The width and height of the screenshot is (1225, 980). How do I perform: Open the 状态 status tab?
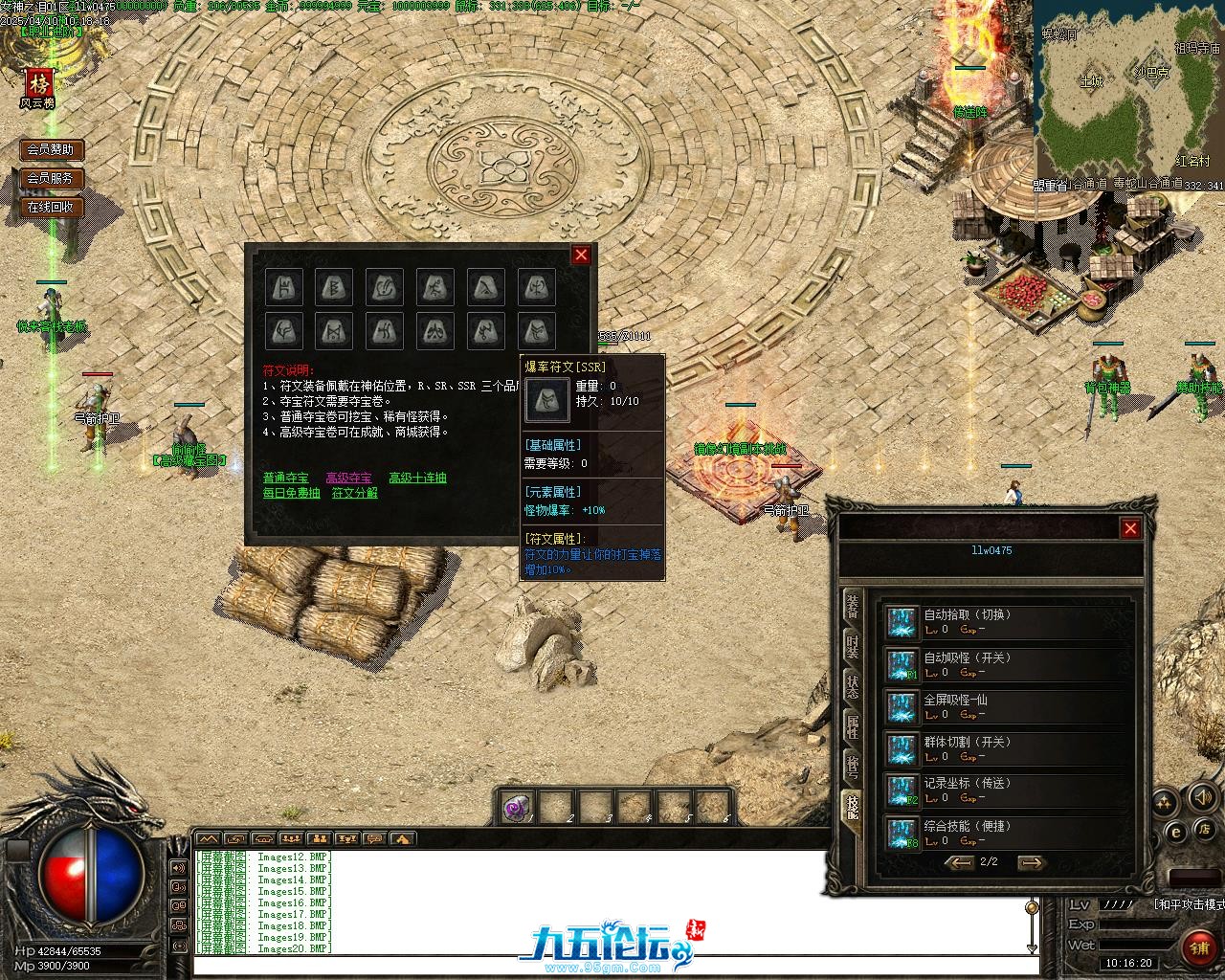852,686
